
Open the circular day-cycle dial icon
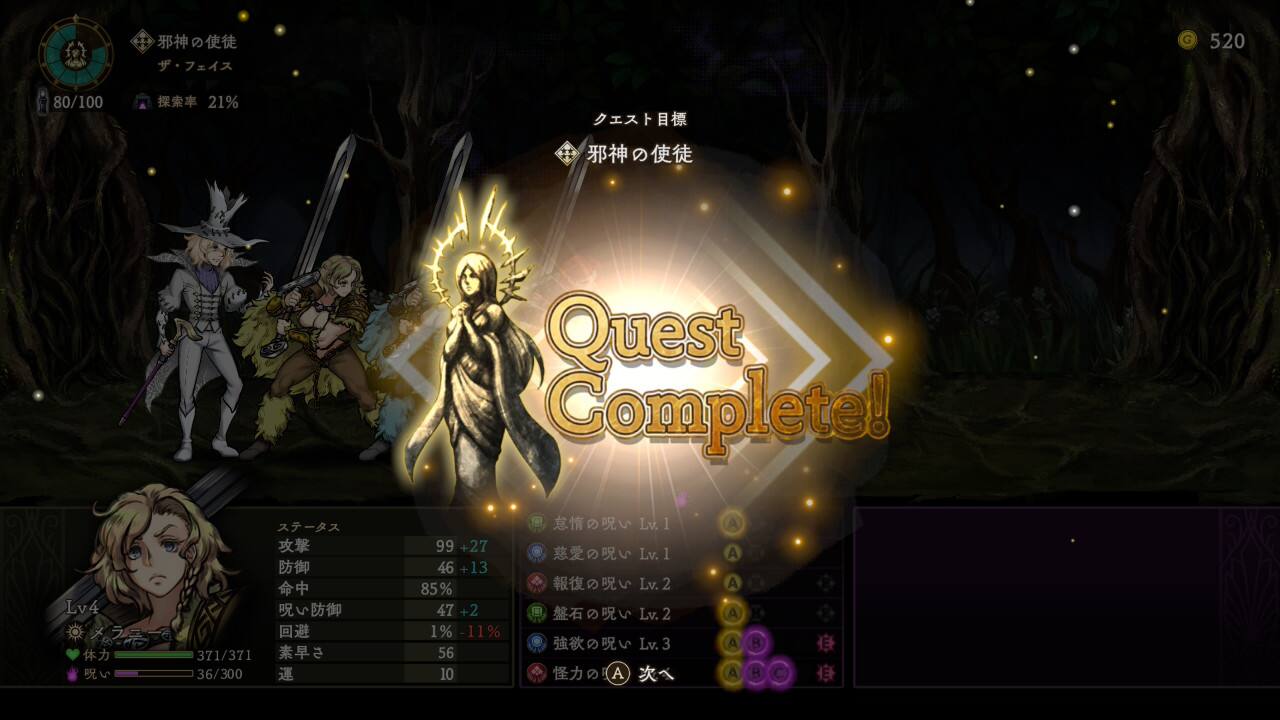coord(76,52)
